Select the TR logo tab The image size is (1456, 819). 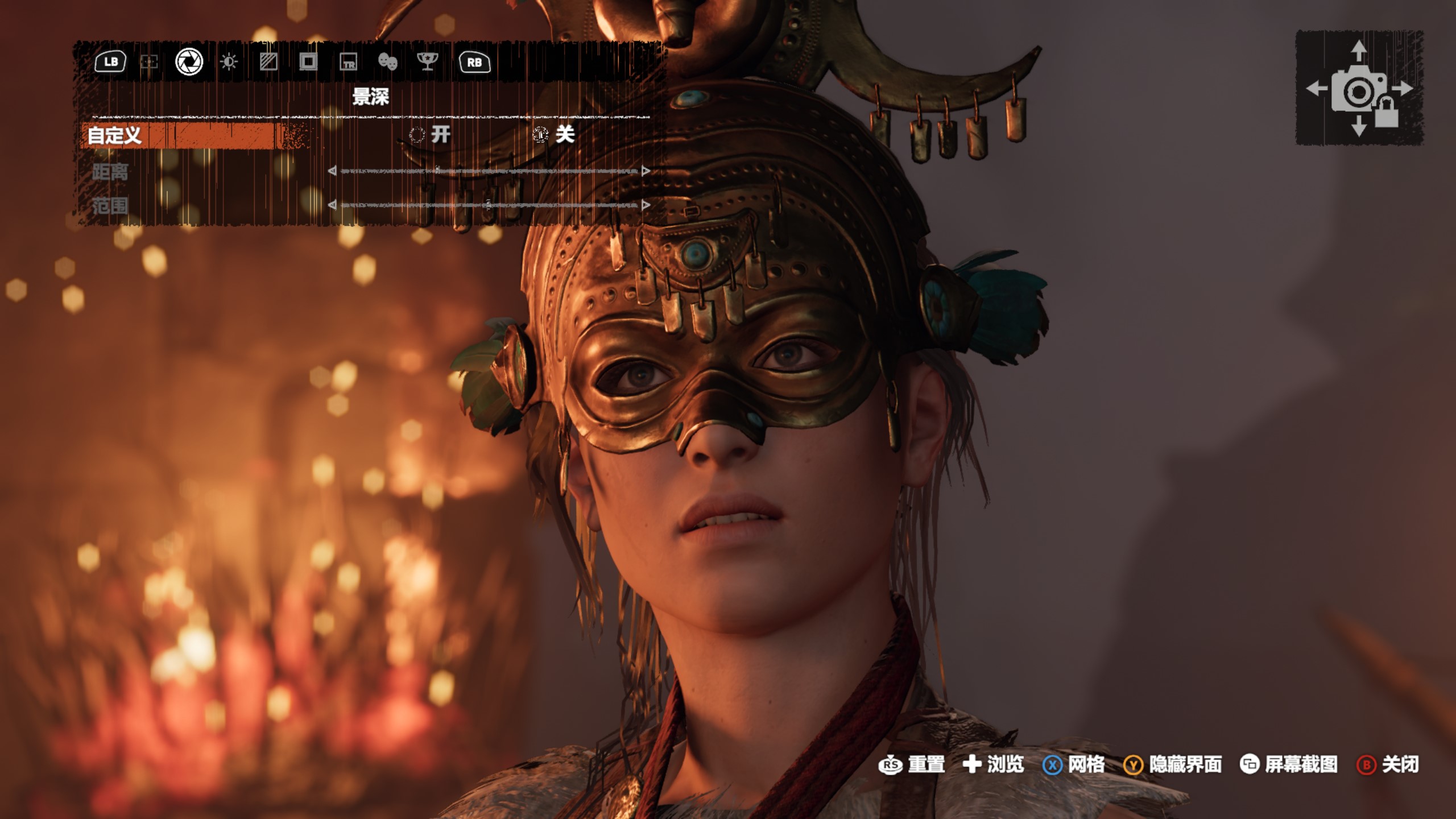click(x=348, y=62)
